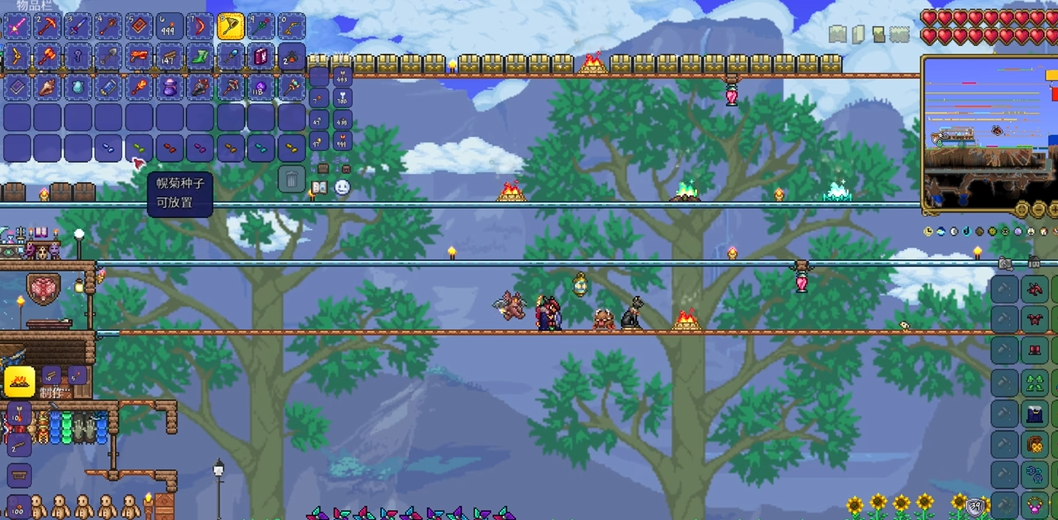This screenshot has width=1058, height=520.
Task: Craft the selected campfire item
Action: point(19,381)
